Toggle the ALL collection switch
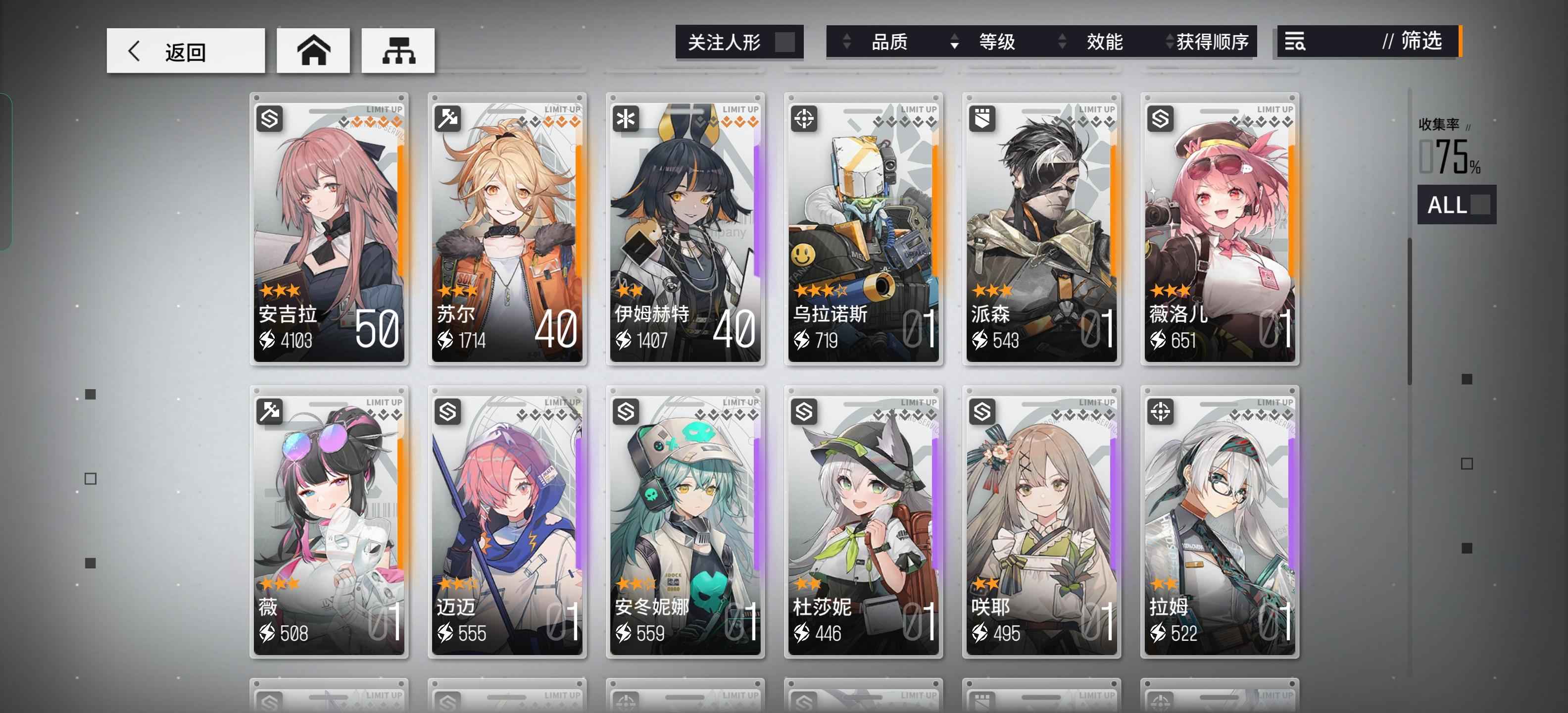The image size is (1568, 713). 1456,204
